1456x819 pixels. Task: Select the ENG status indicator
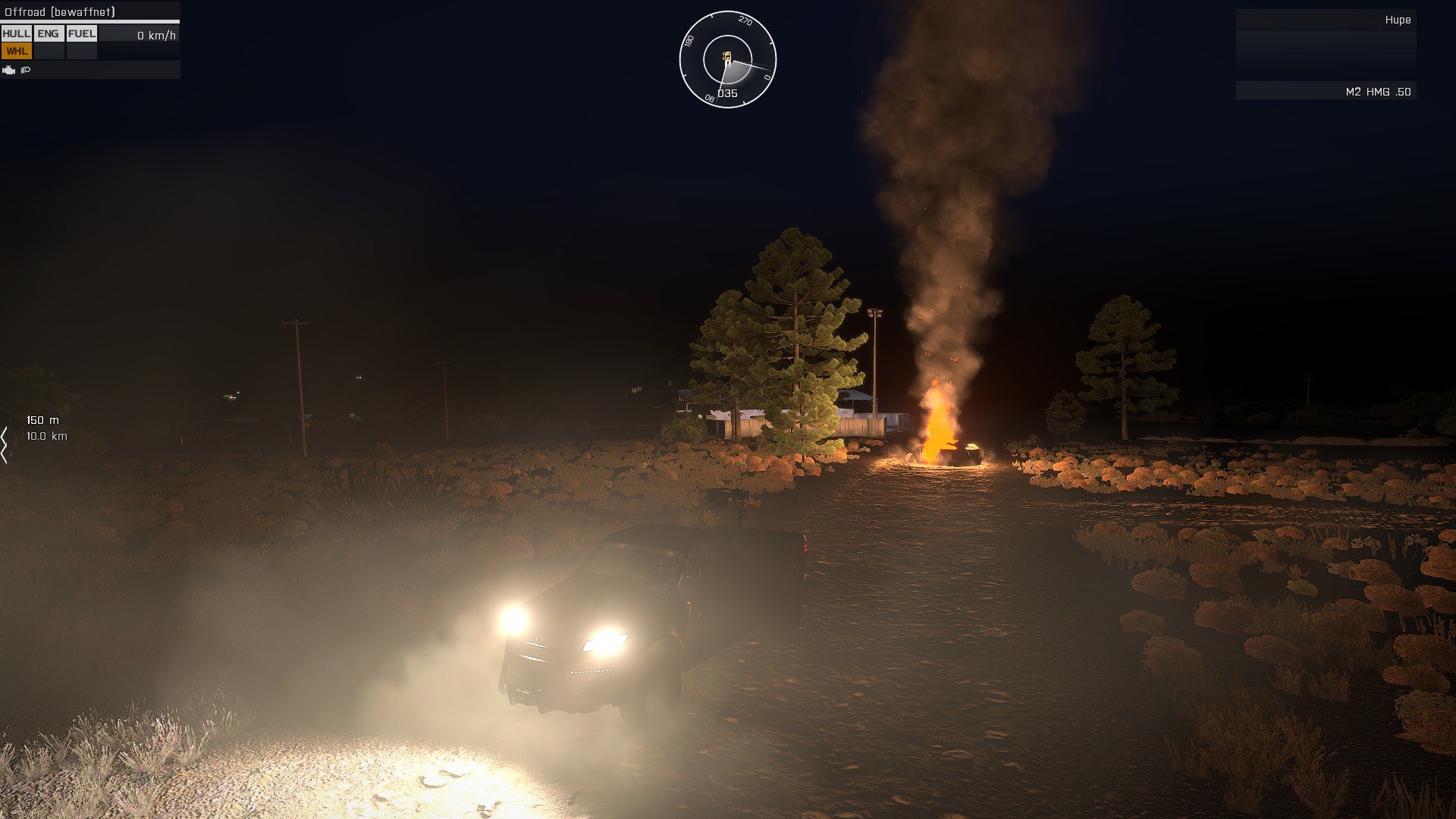point(48,34)
